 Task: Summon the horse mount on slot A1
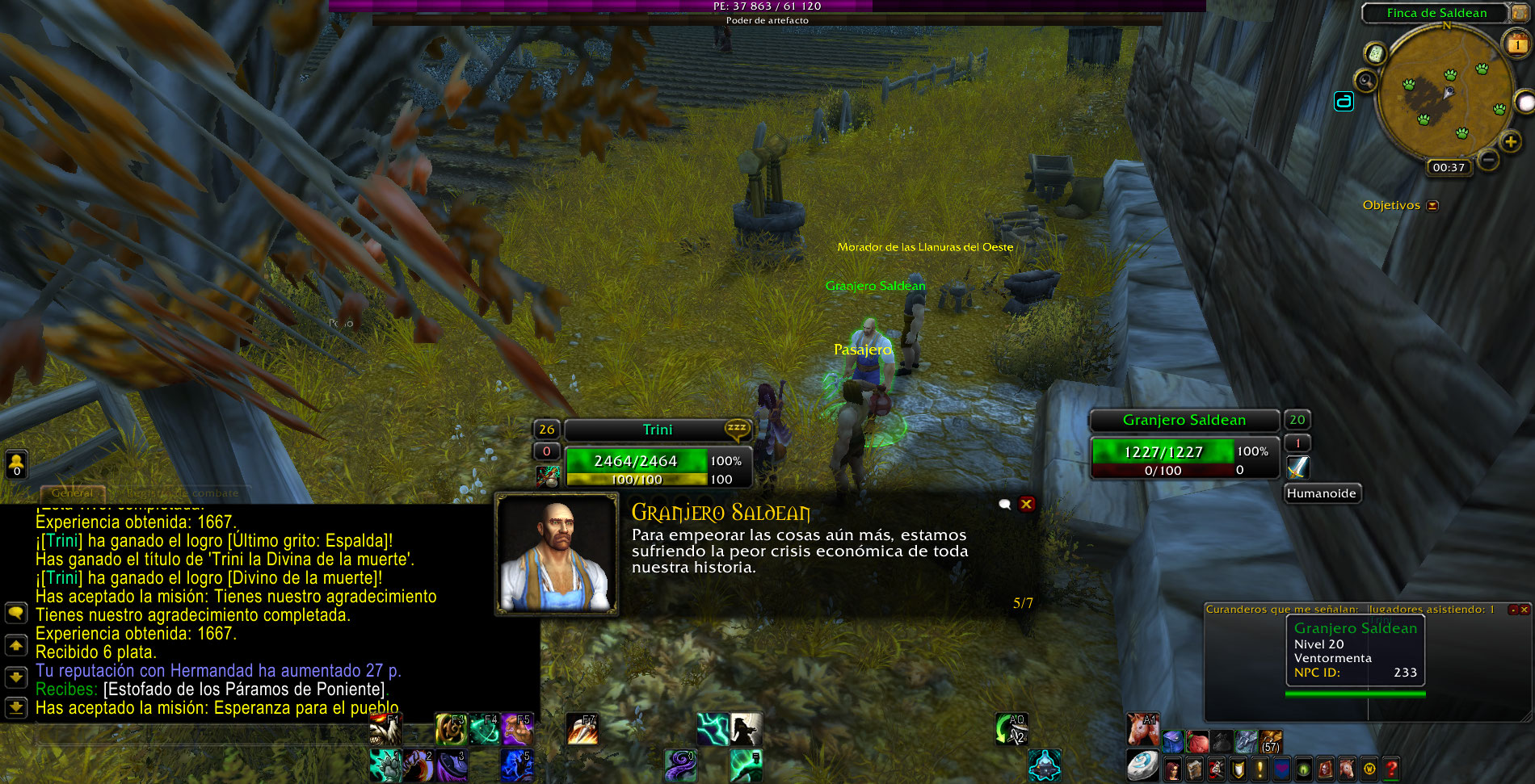[x=1142, y=730]
